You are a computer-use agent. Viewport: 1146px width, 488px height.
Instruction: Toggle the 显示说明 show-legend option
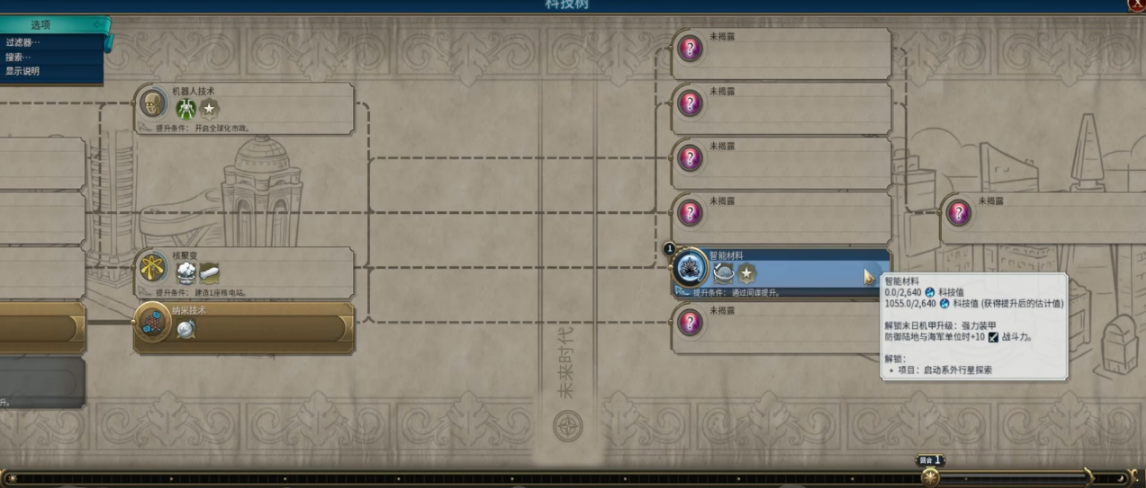23,71
